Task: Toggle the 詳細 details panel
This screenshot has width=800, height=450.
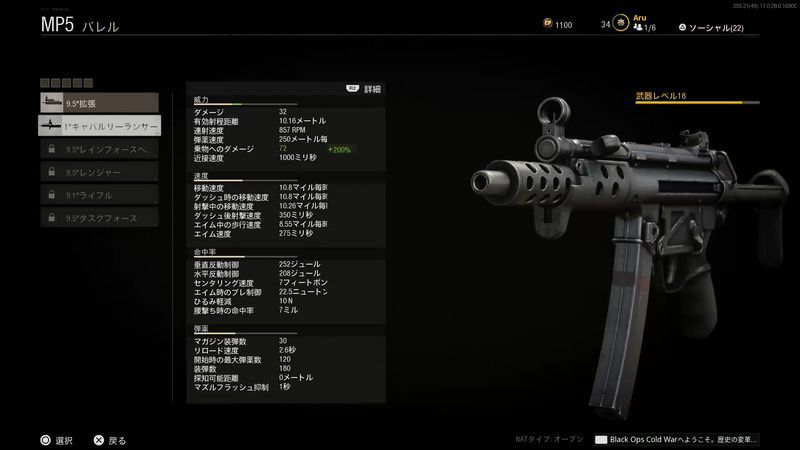Action: coord(364,89)
